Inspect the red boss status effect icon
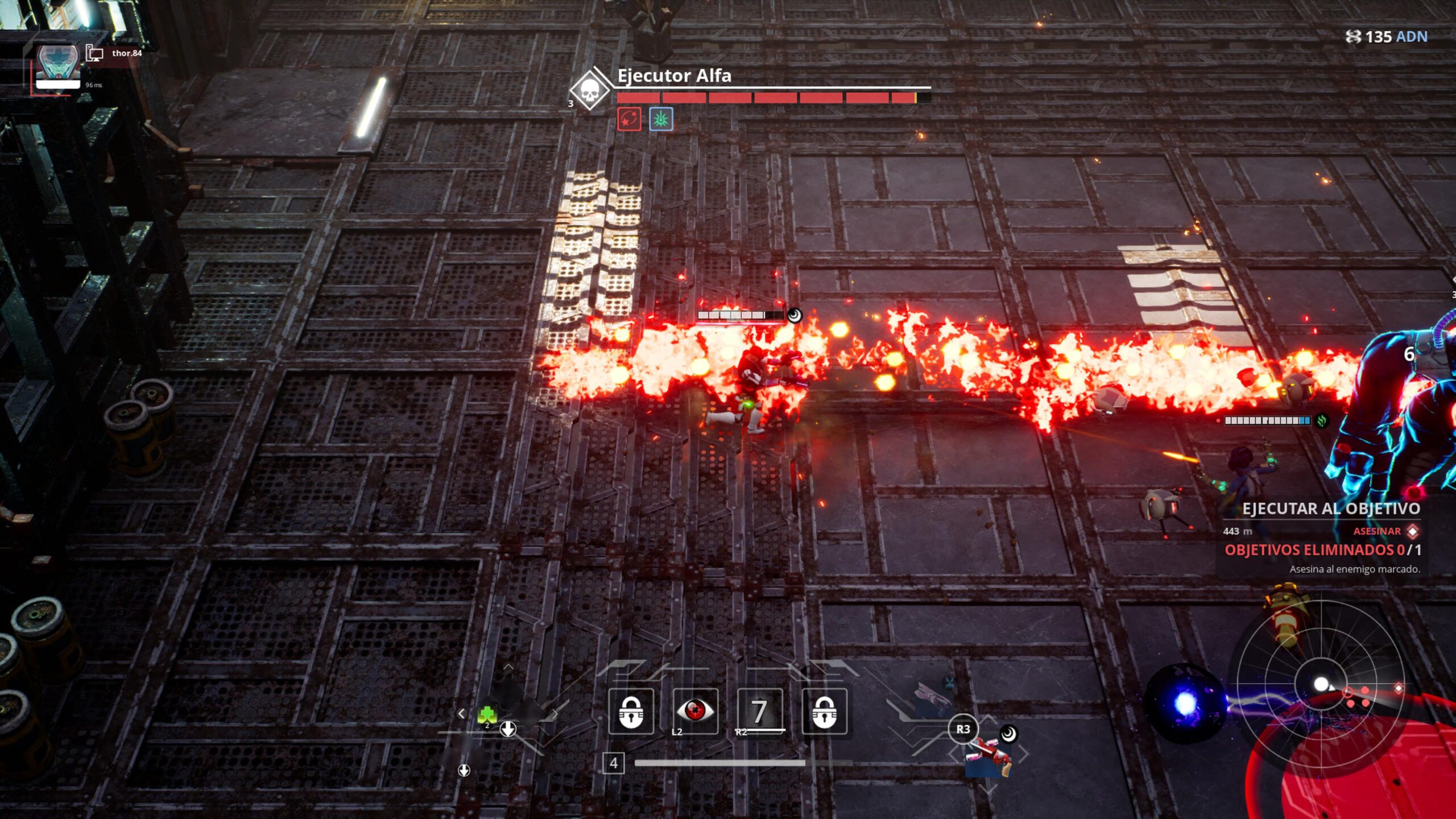1456x819 pixels. (629, 119)
